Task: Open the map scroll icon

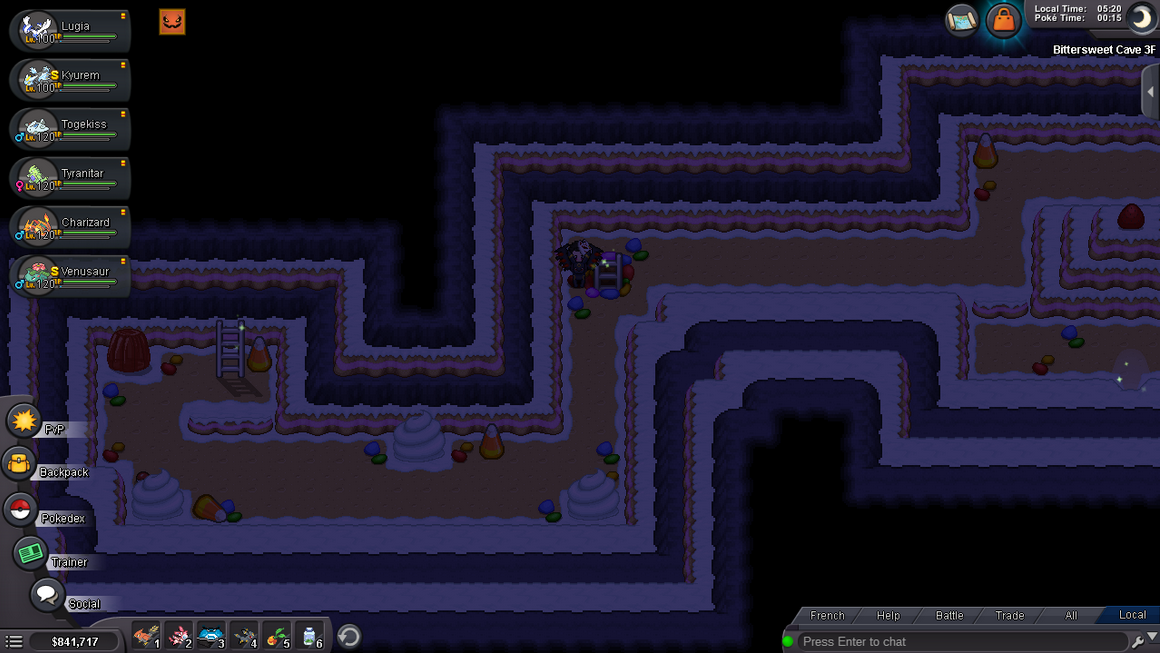Action: (x=961, y=20)
